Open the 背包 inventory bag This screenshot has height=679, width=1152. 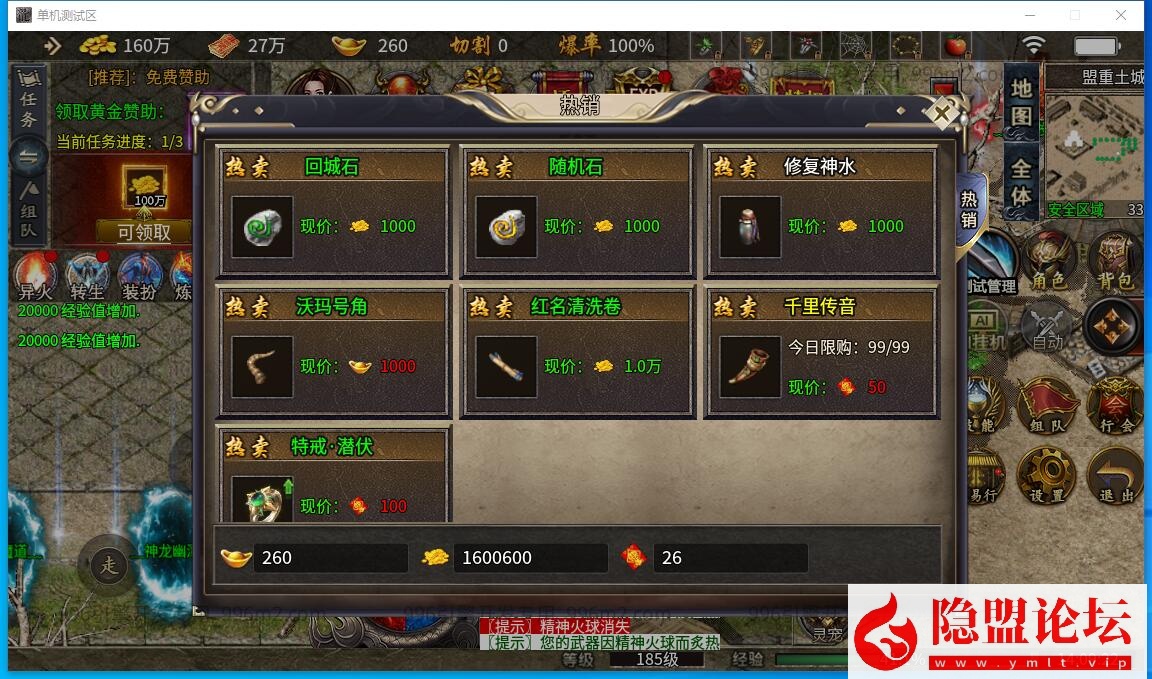(1114, 264)
